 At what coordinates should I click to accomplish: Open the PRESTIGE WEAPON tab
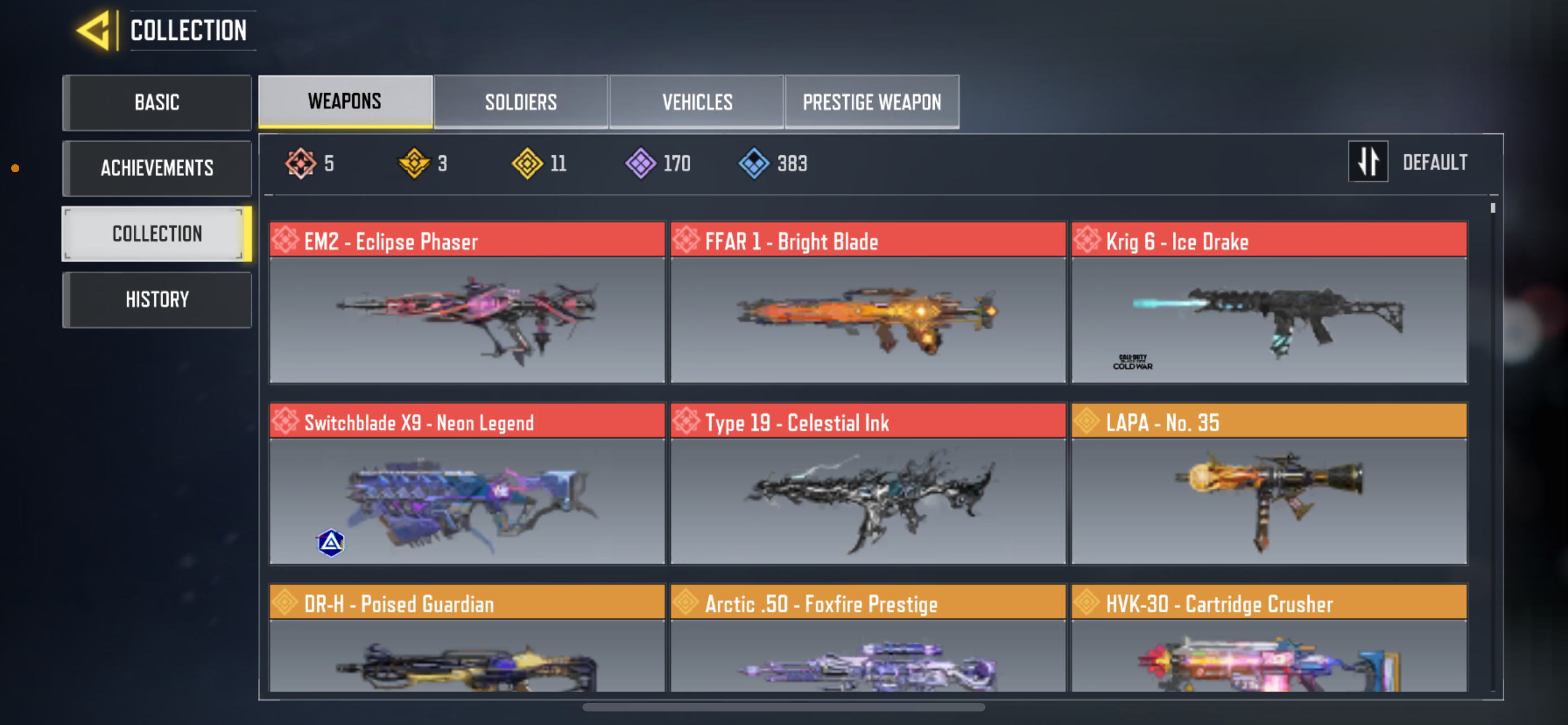pos(871,102)
